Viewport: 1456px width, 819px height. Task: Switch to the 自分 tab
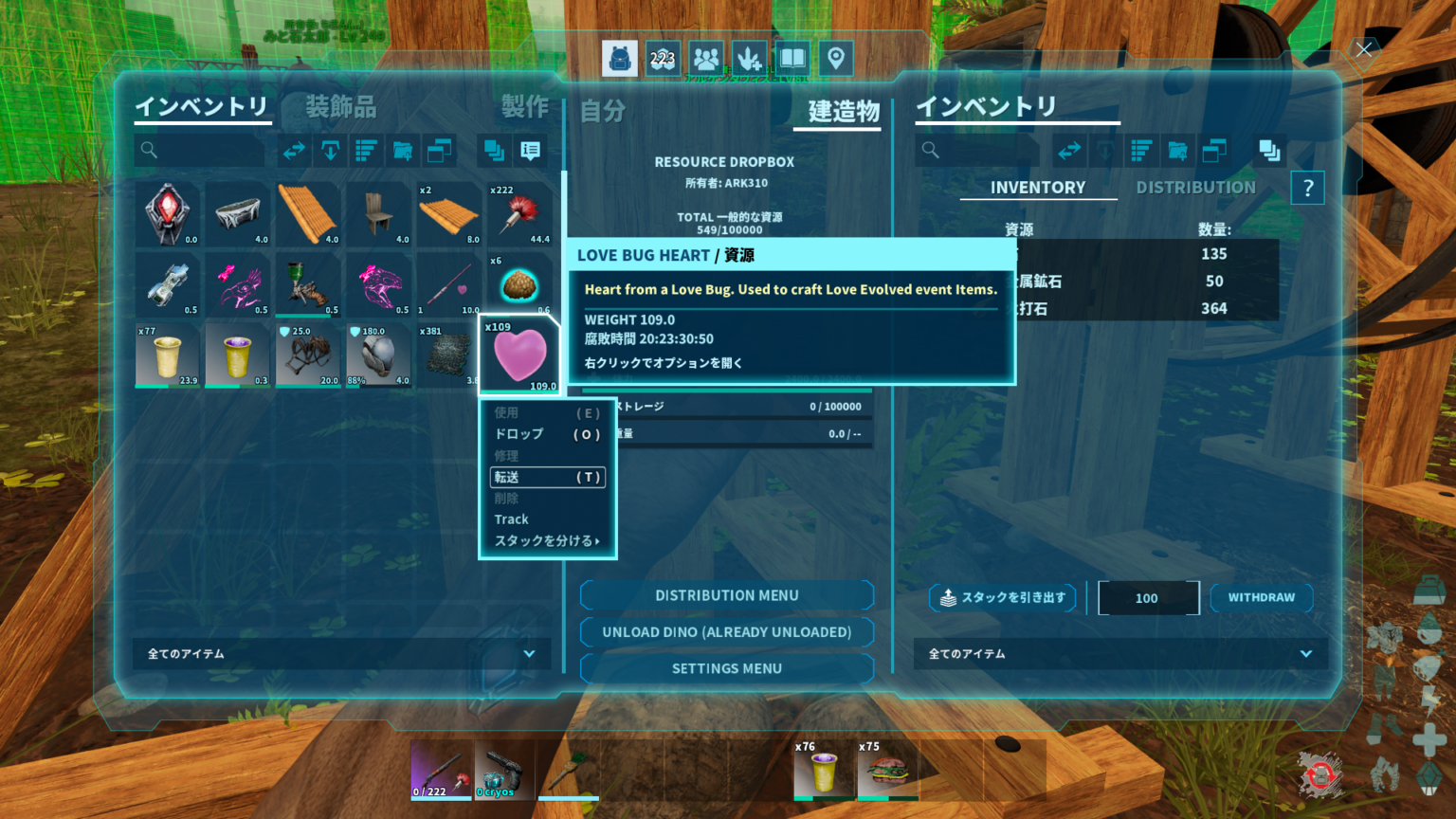[x=603, y=111]
